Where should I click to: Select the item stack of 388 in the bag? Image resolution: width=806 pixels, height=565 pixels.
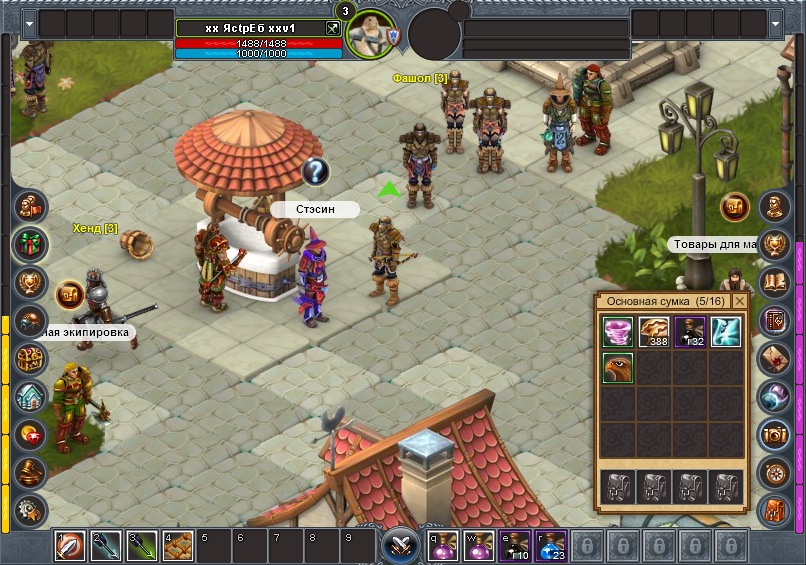click(x=654, y=331)
